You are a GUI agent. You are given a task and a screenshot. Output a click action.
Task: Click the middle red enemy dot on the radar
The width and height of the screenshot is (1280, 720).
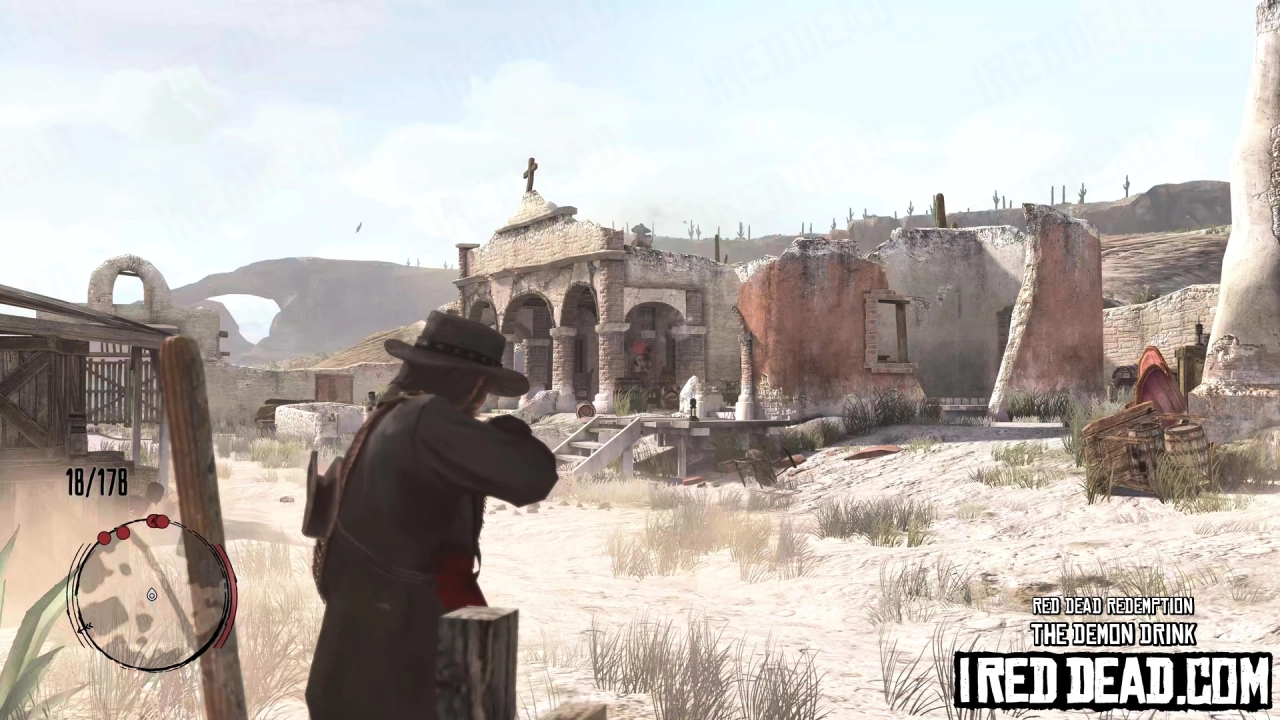123,533
